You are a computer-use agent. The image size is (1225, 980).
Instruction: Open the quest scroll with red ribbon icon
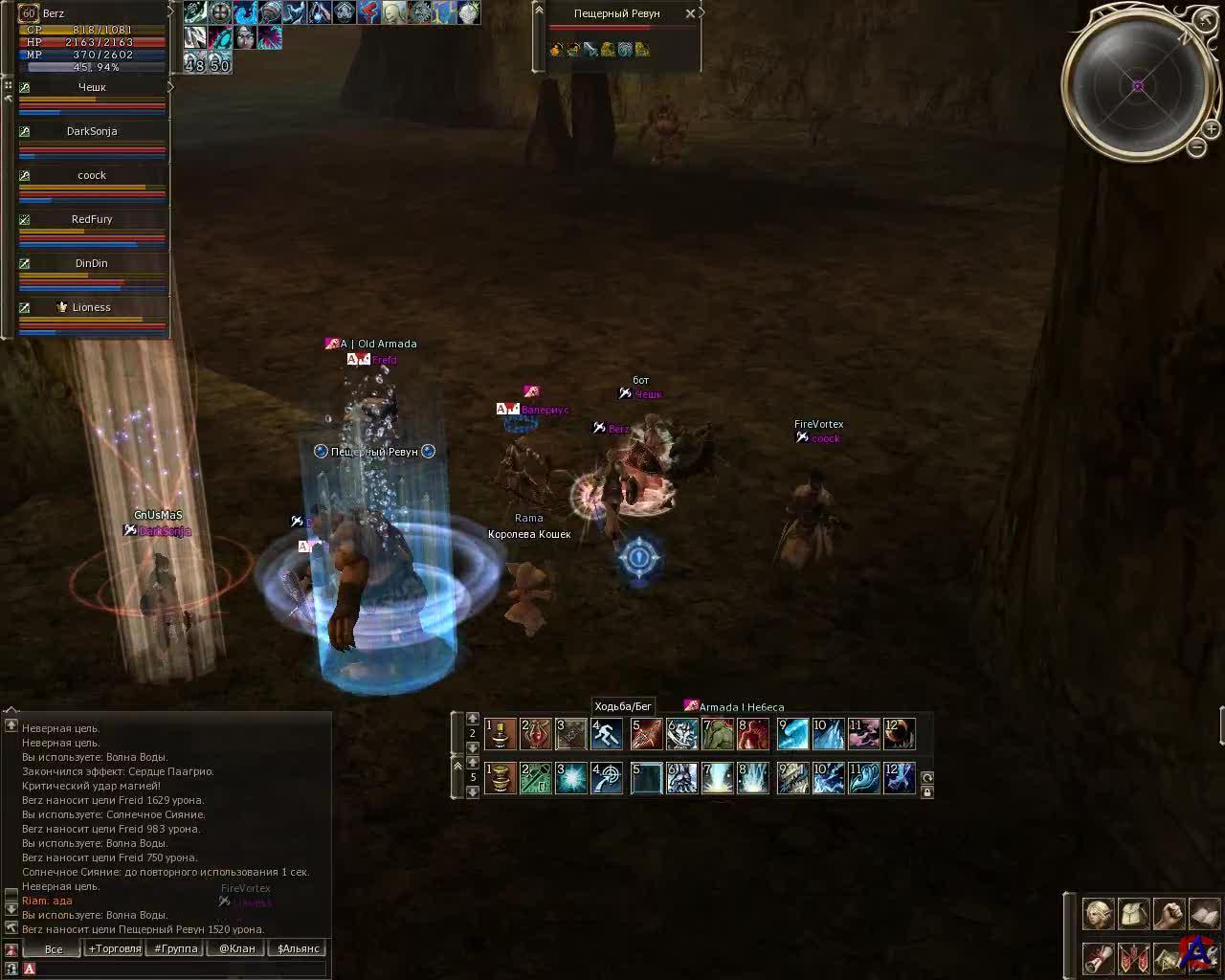[1098, 957]
